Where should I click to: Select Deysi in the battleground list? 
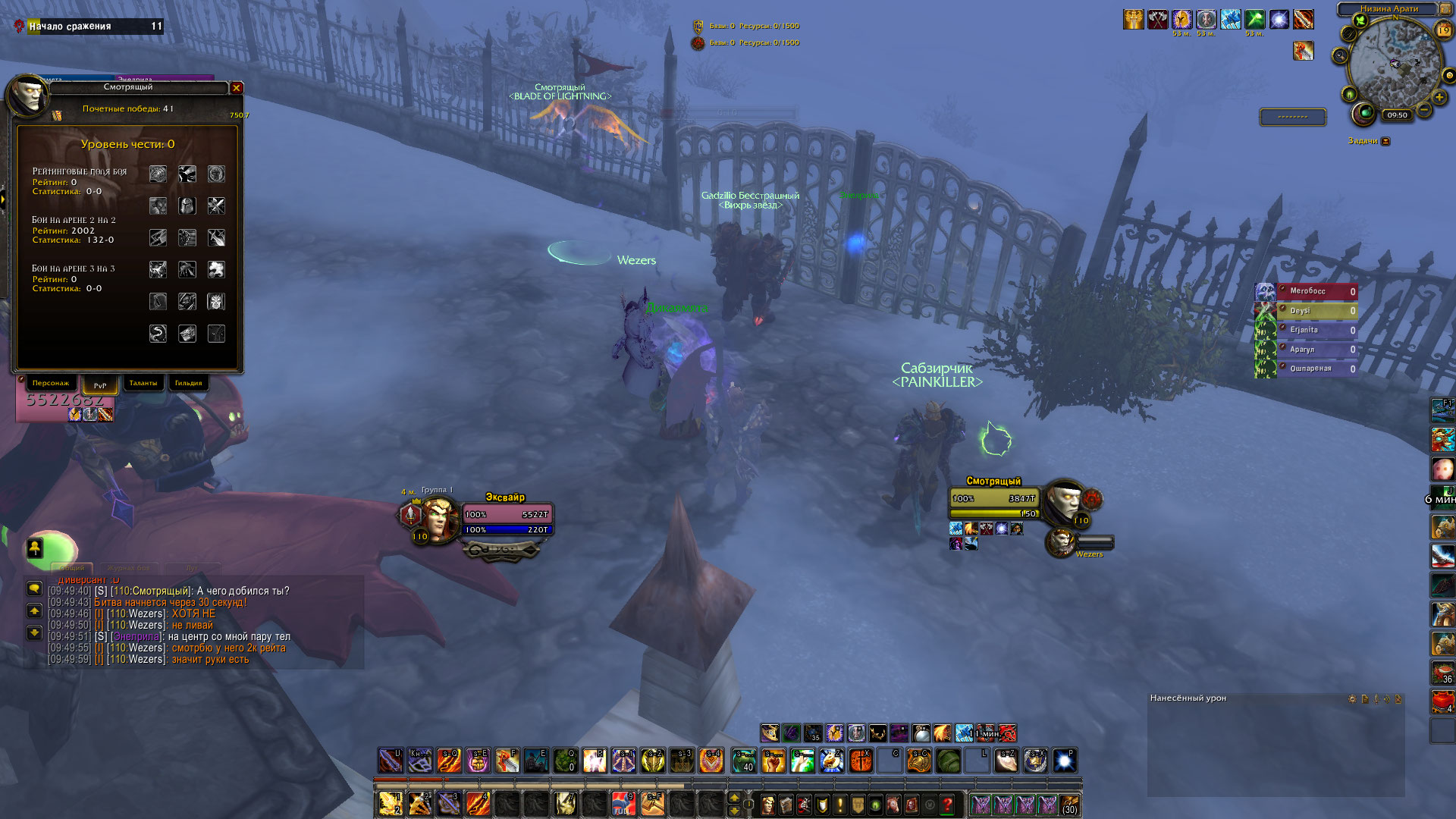[x=1316, y=311]
